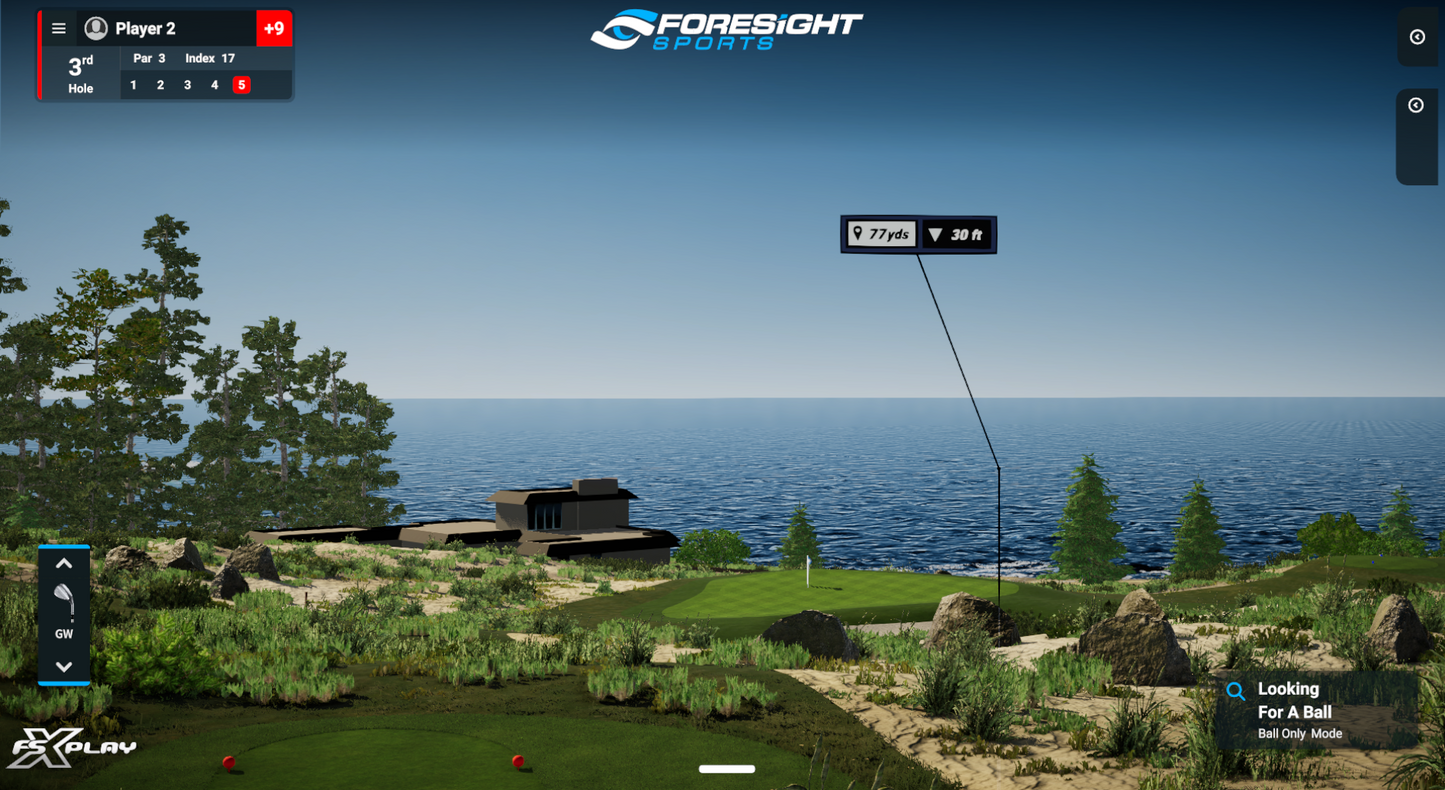Select shot number 1 on the scorecard
Viewport: 1445px width, 790px height.
click(133, 85)
